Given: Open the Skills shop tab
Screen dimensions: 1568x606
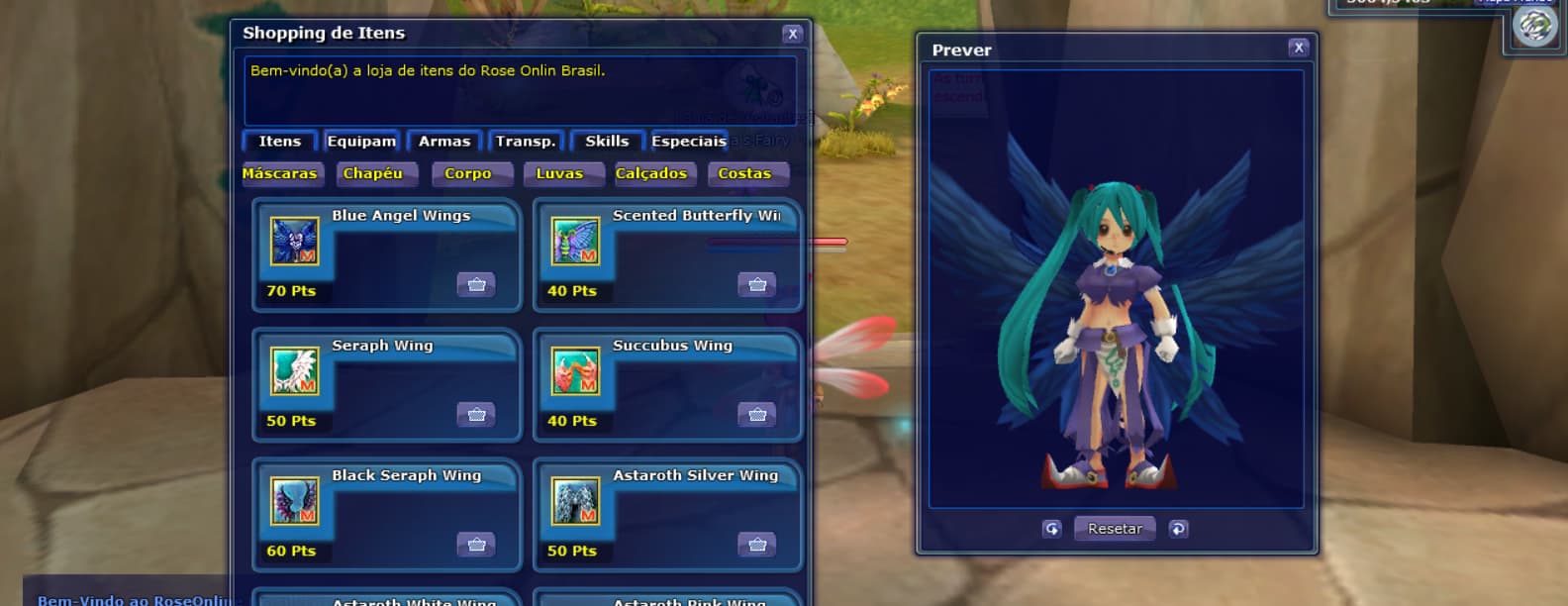Looking at the screenshot, I should (607, 142).
